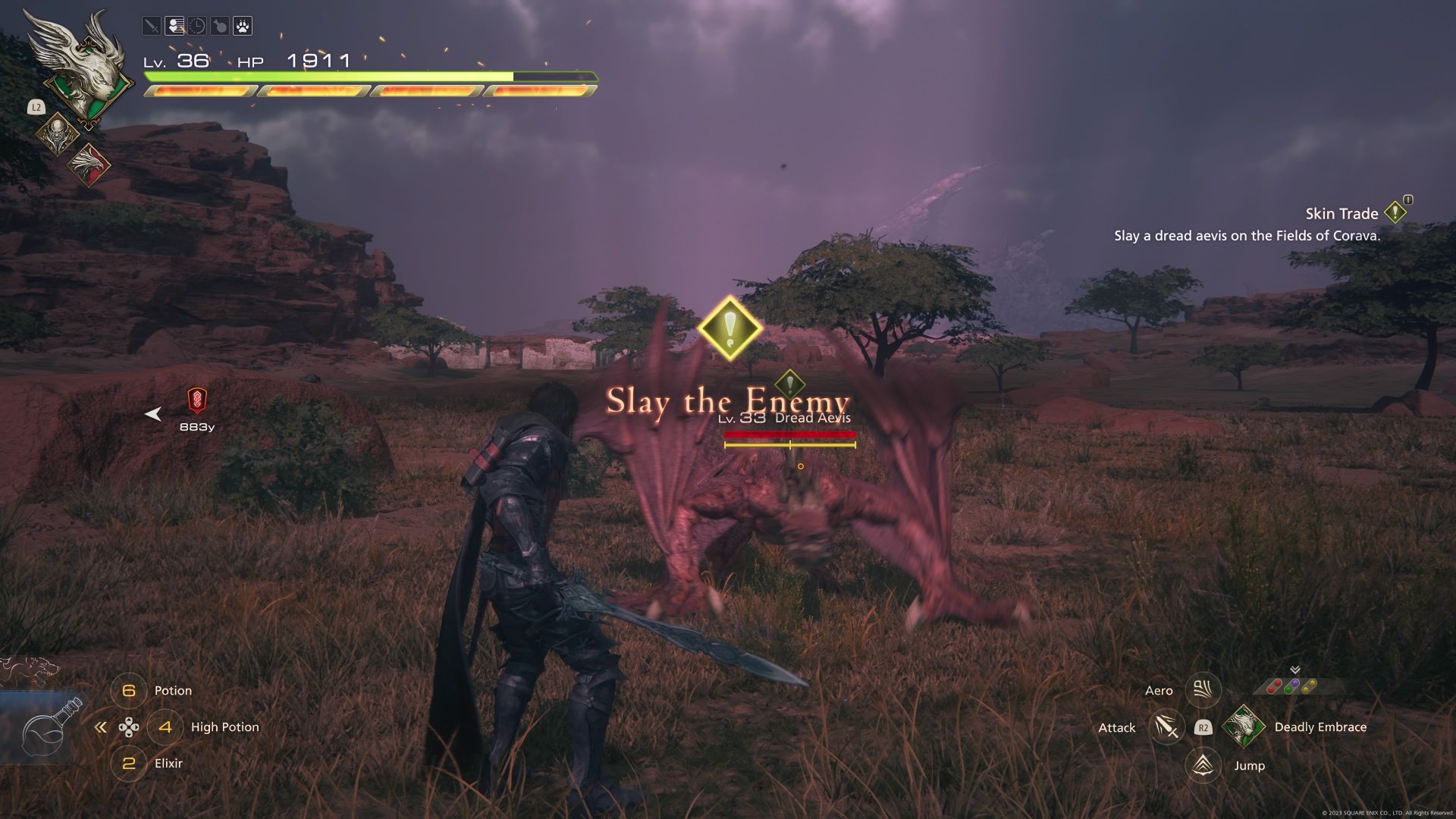Activate the Aero magic icon

tap(1203, 690)
